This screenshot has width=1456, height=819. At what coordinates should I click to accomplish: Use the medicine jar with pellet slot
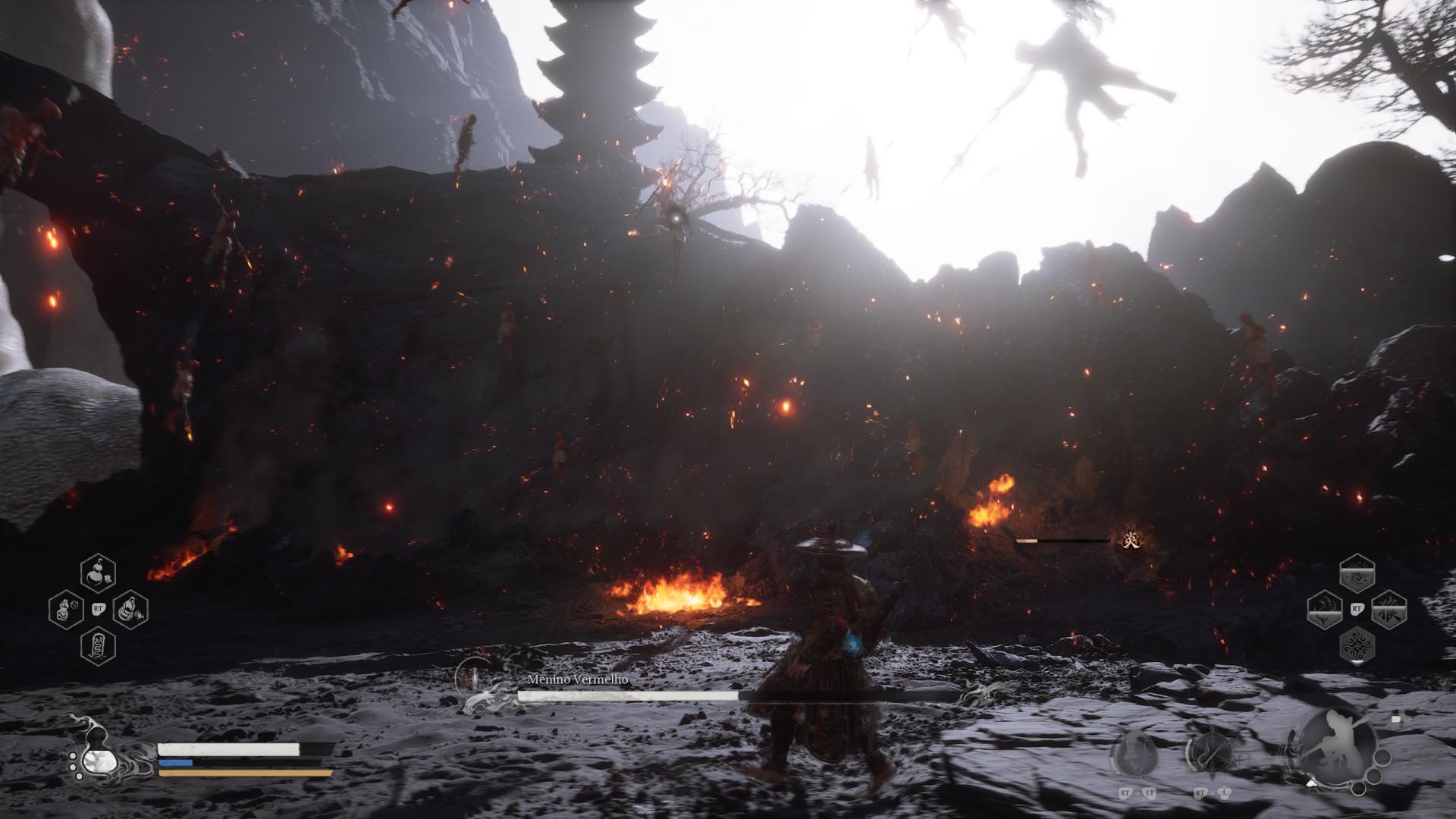click(66, 610)
